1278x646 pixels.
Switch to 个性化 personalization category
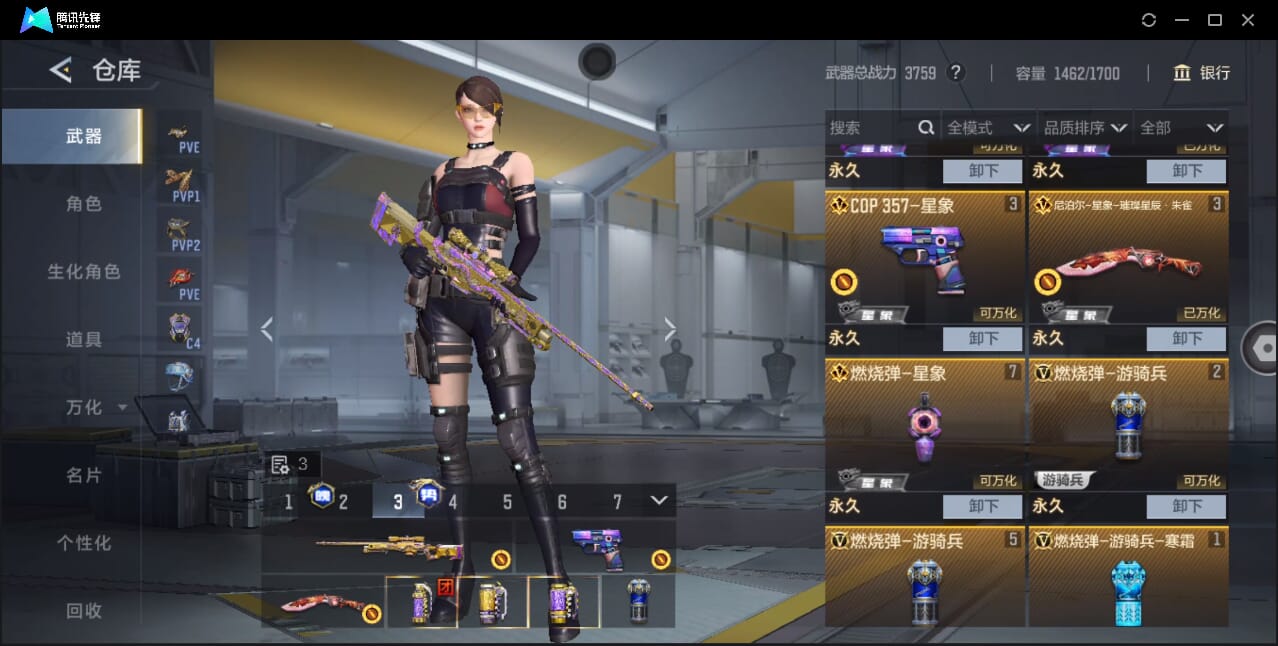click(84, 544)
